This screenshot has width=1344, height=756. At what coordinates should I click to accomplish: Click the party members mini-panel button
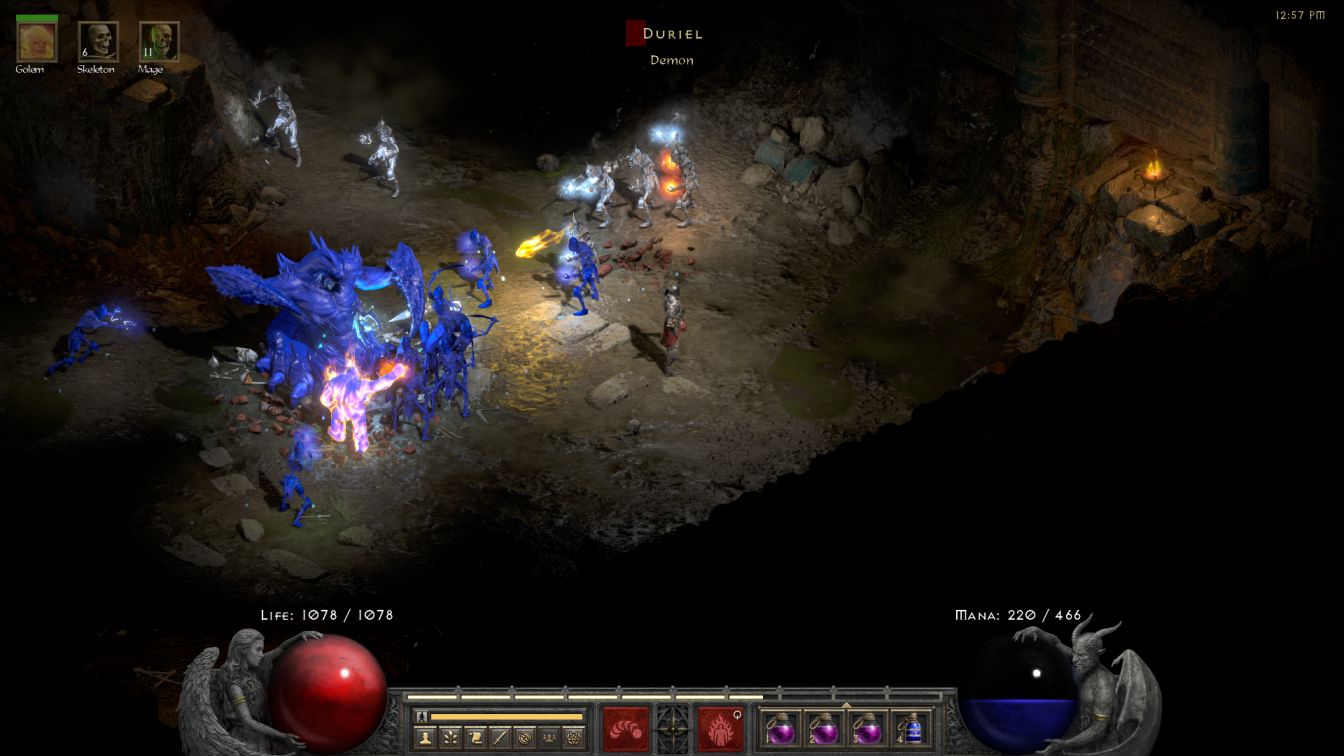549,738
